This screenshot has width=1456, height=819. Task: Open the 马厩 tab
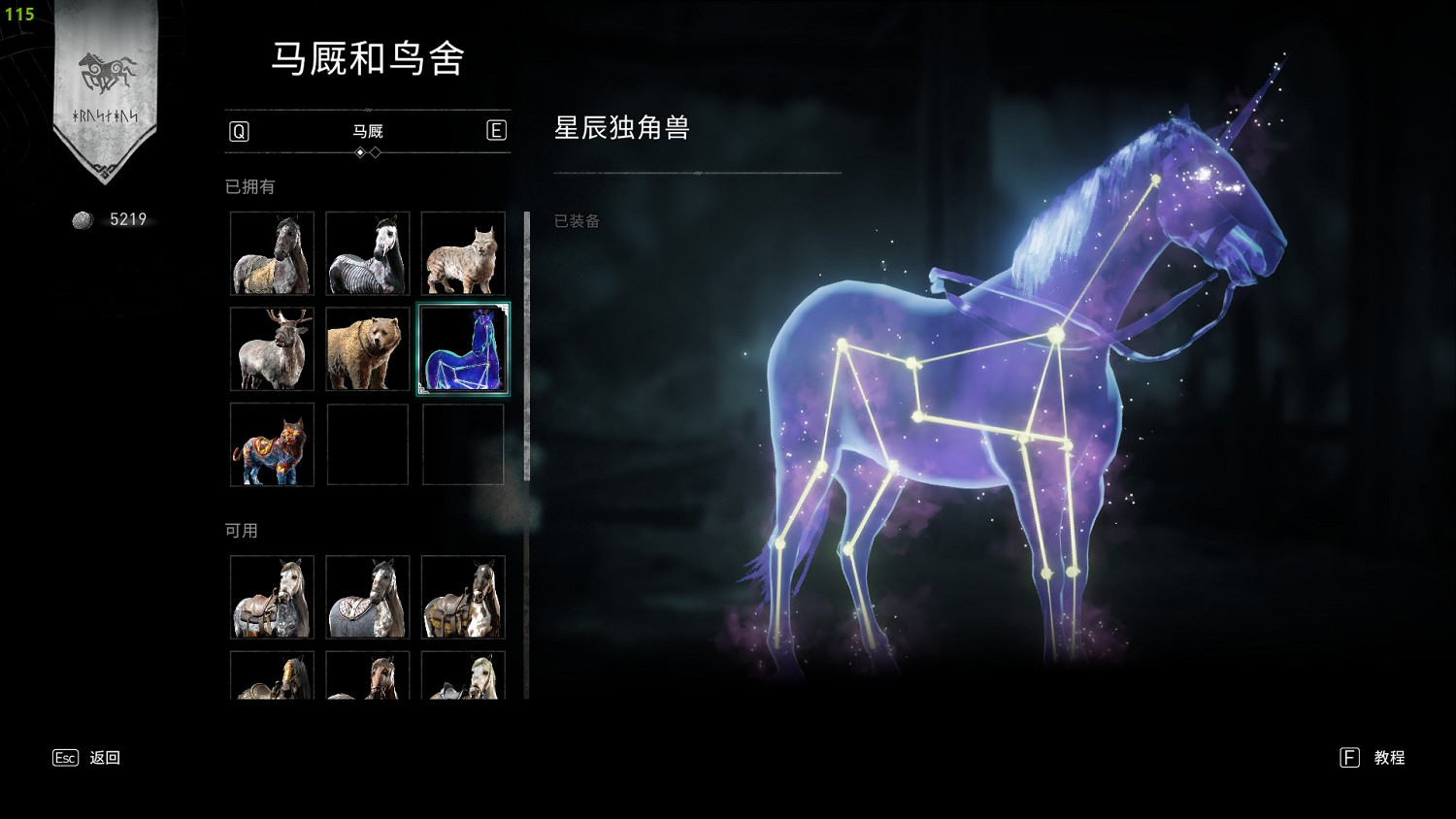(368, 131)
